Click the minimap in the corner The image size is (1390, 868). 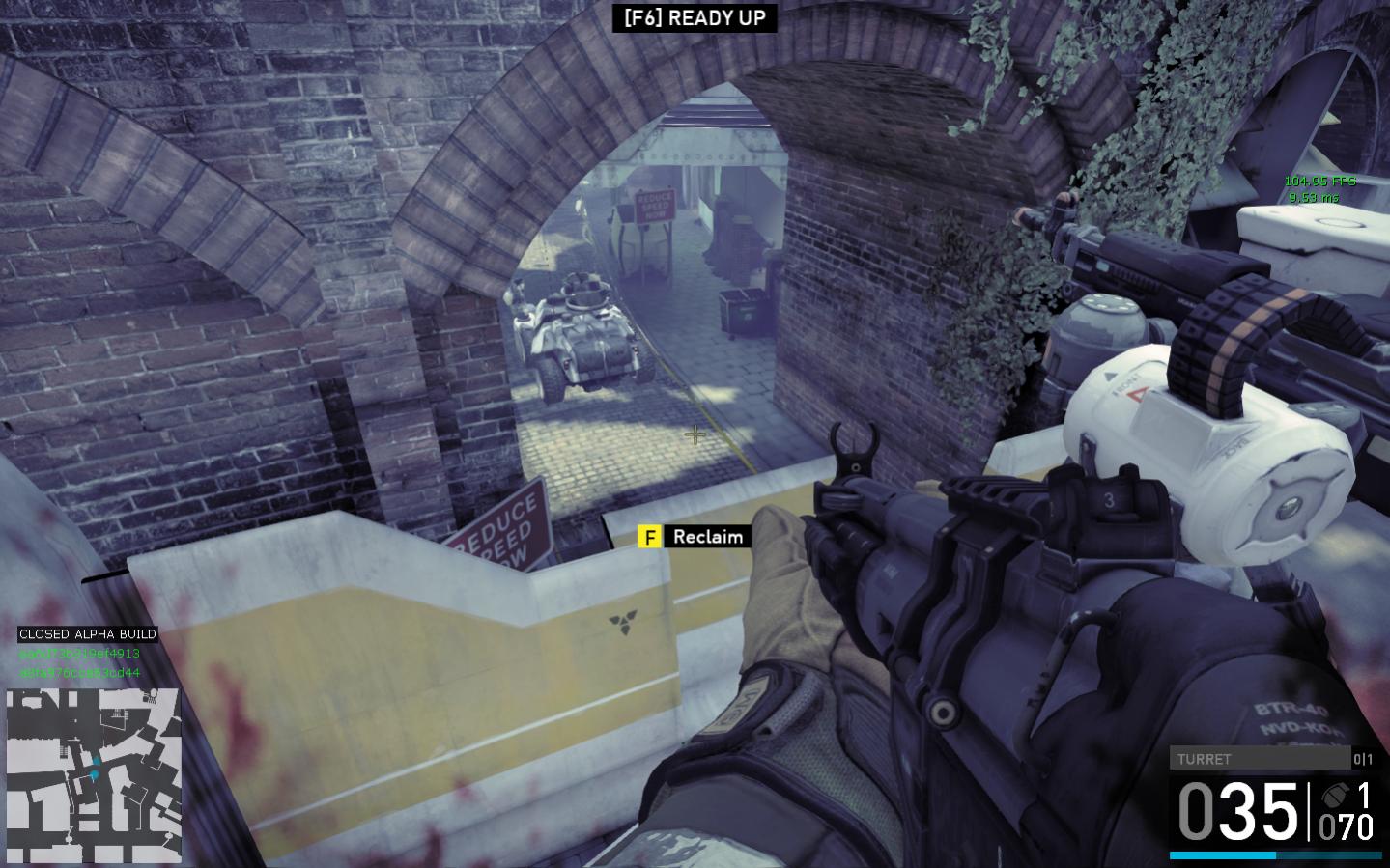click(x=94, y=774)
